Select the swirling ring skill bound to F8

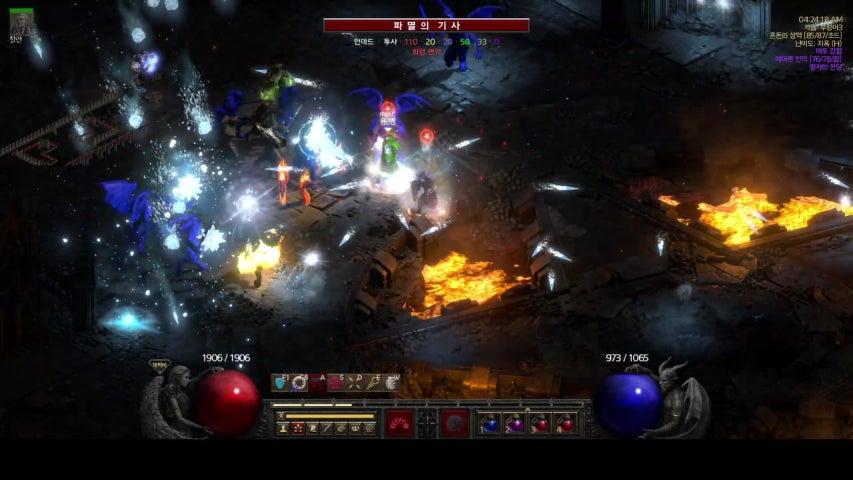point(299,382)
